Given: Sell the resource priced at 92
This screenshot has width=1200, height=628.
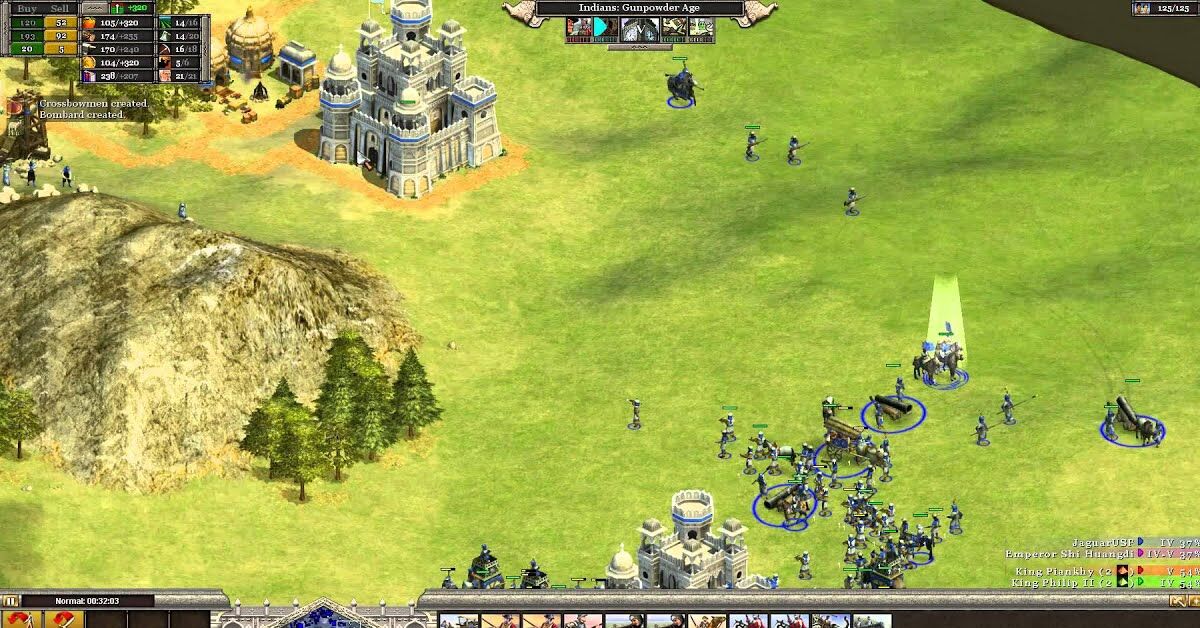Looking at the screenshot, I should click(61, 35).
